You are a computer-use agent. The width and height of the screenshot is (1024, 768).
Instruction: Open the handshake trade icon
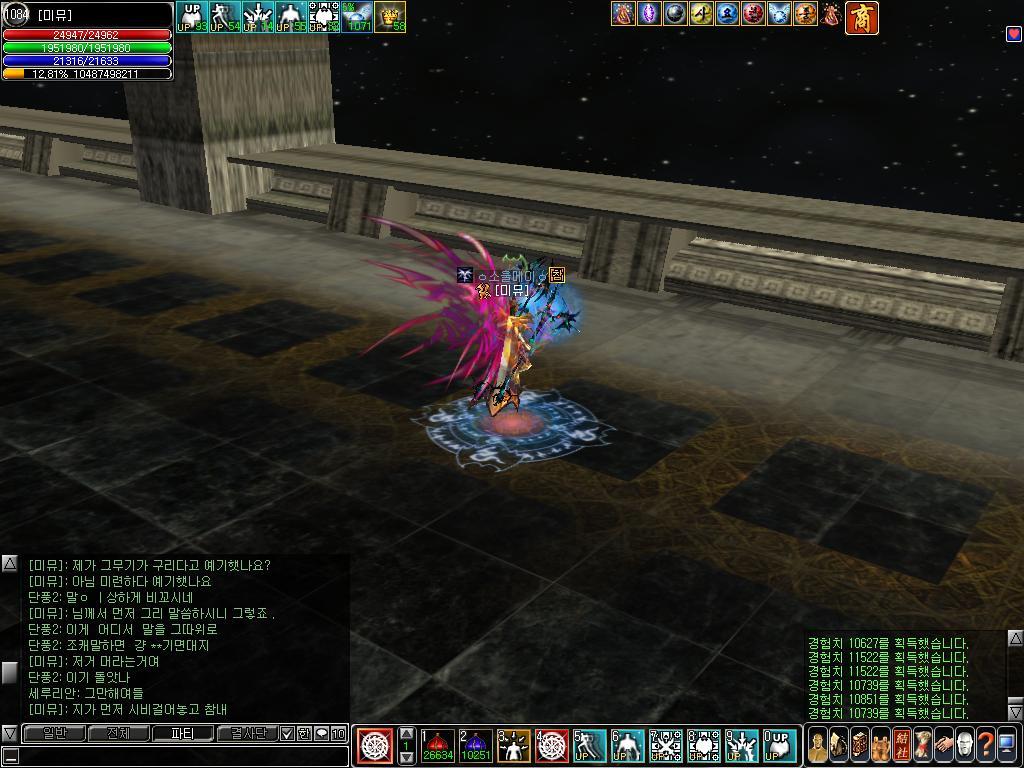click(943, 745)
